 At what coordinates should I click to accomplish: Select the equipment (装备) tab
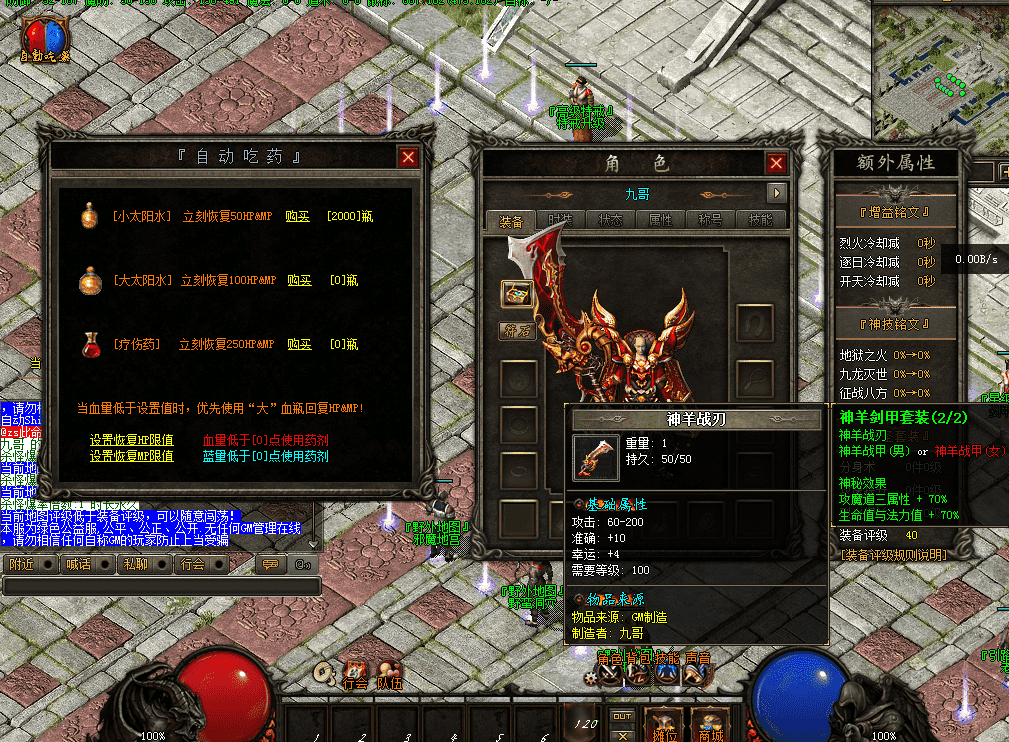(x=511, y=221)
